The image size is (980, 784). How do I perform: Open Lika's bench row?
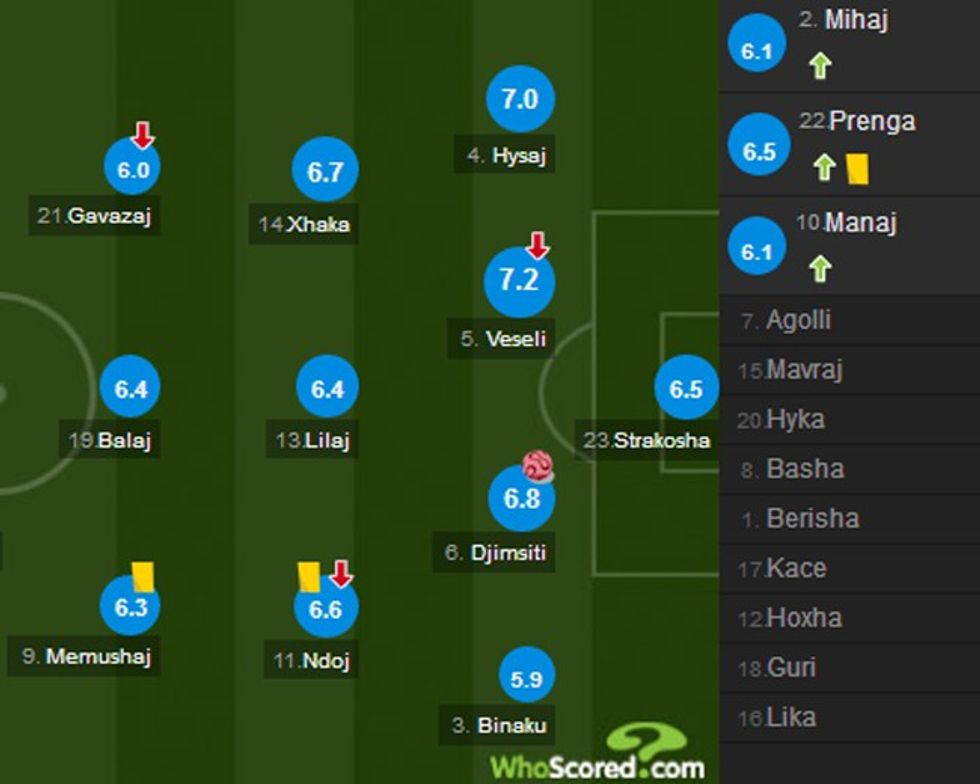pyautogui.click(x=791, y=717)
